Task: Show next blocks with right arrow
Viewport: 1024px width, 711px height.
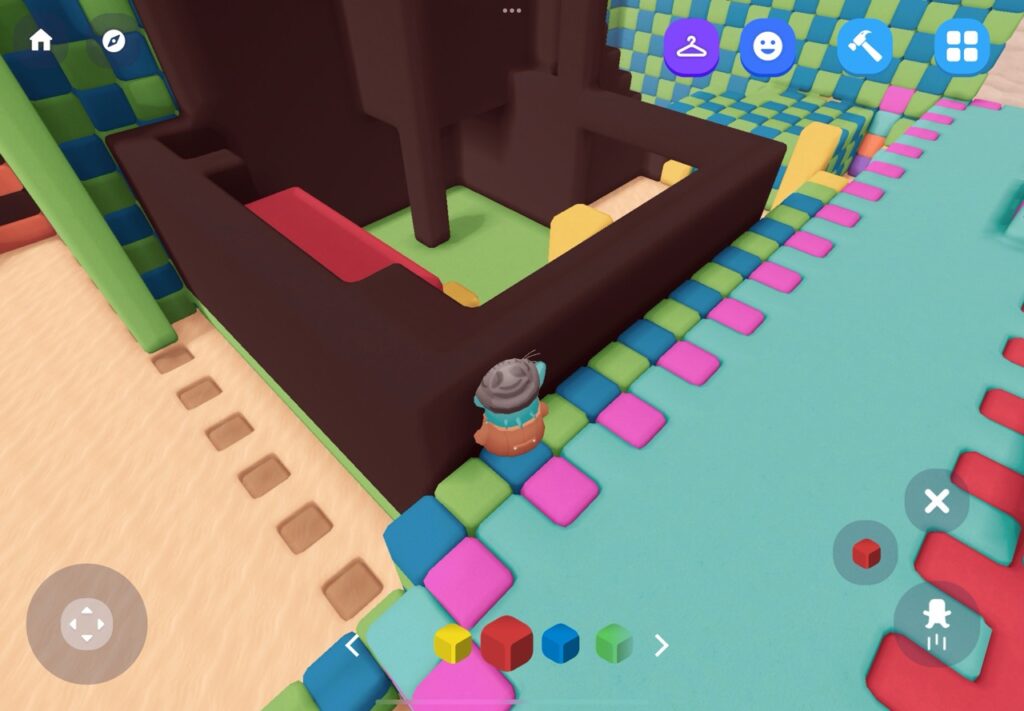Action: [x=661, y=645]
